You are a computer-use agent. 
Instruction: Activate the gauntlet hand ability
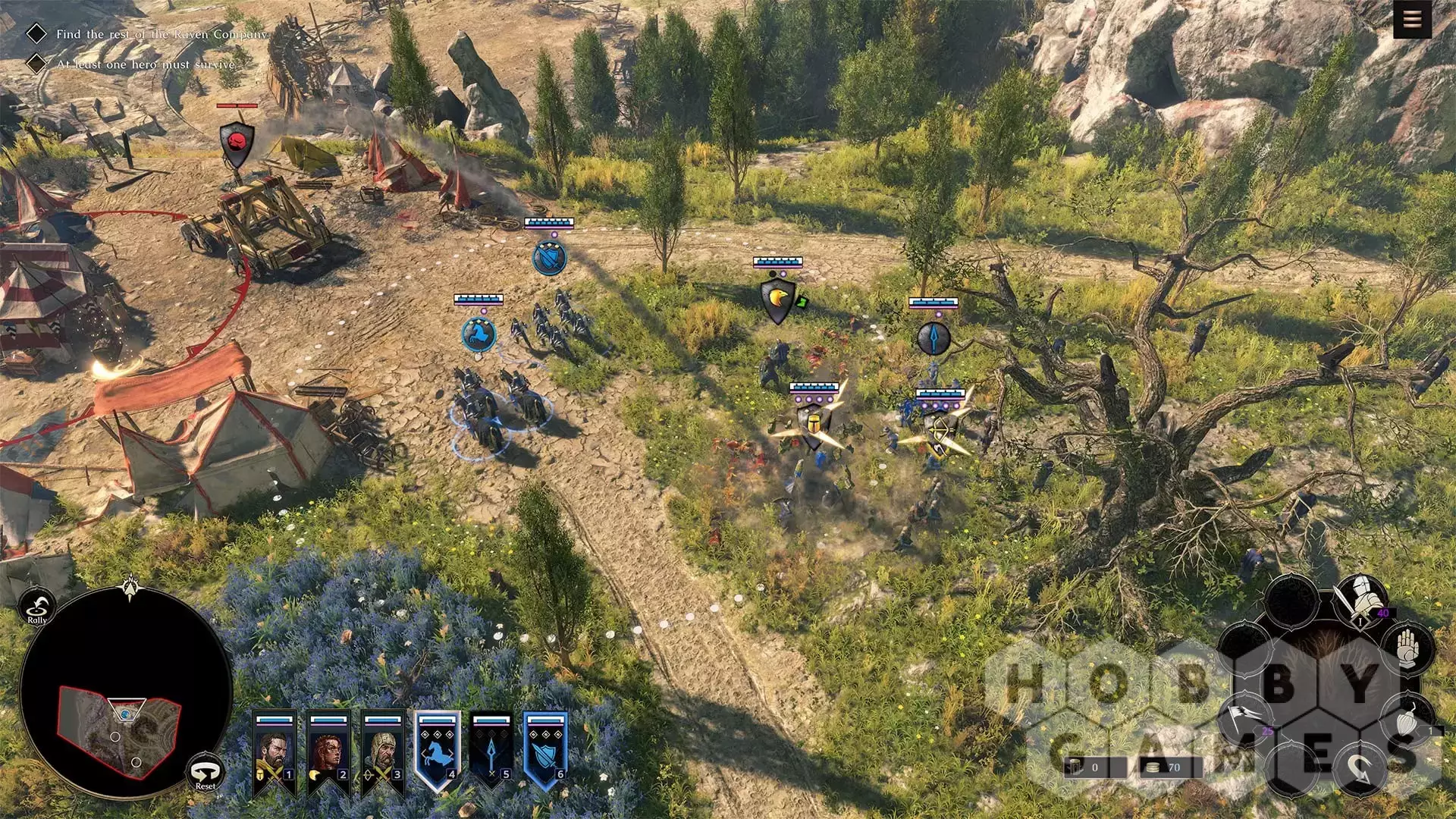(x=1407, y=648)
